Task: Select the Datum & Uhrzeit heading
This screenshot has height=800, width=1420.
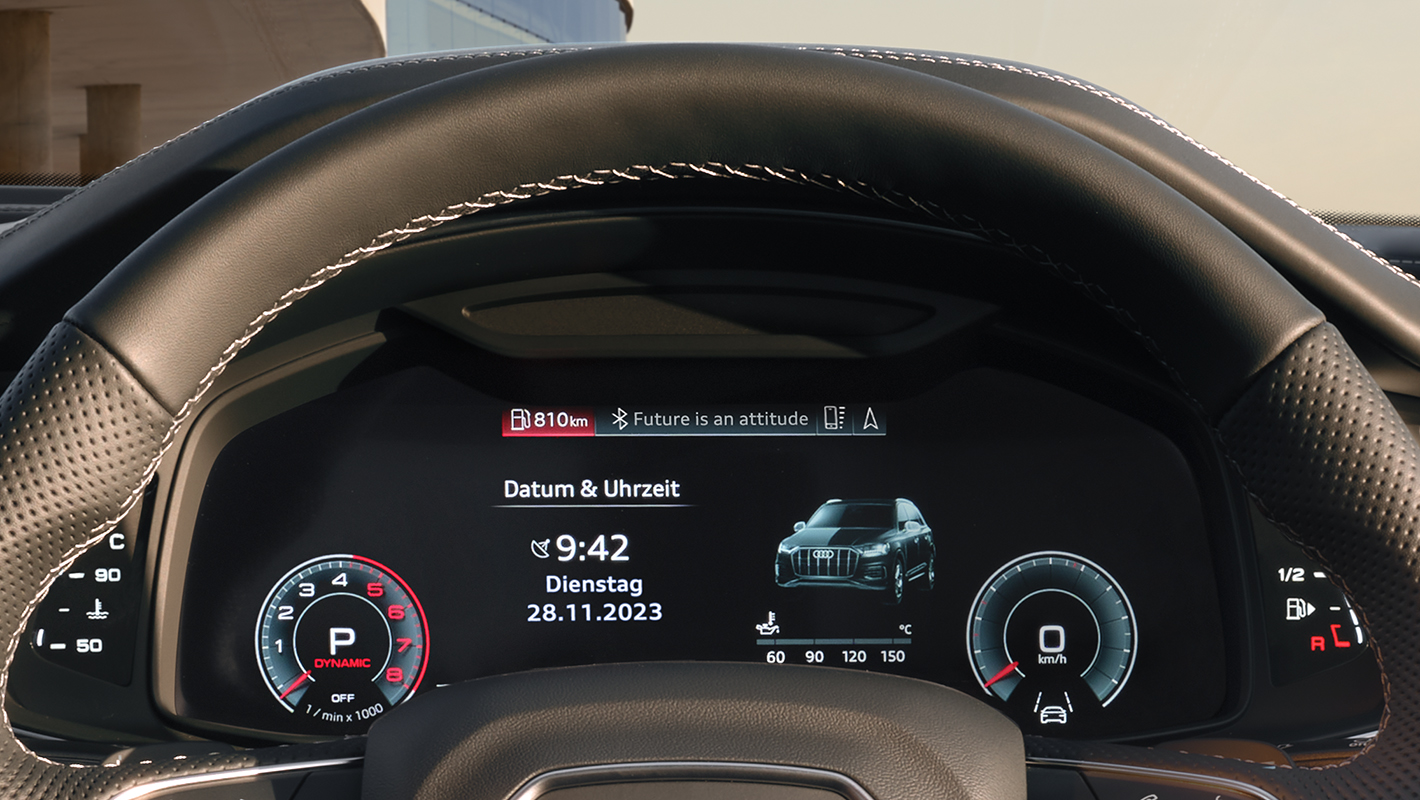Action: pos(591,489)
